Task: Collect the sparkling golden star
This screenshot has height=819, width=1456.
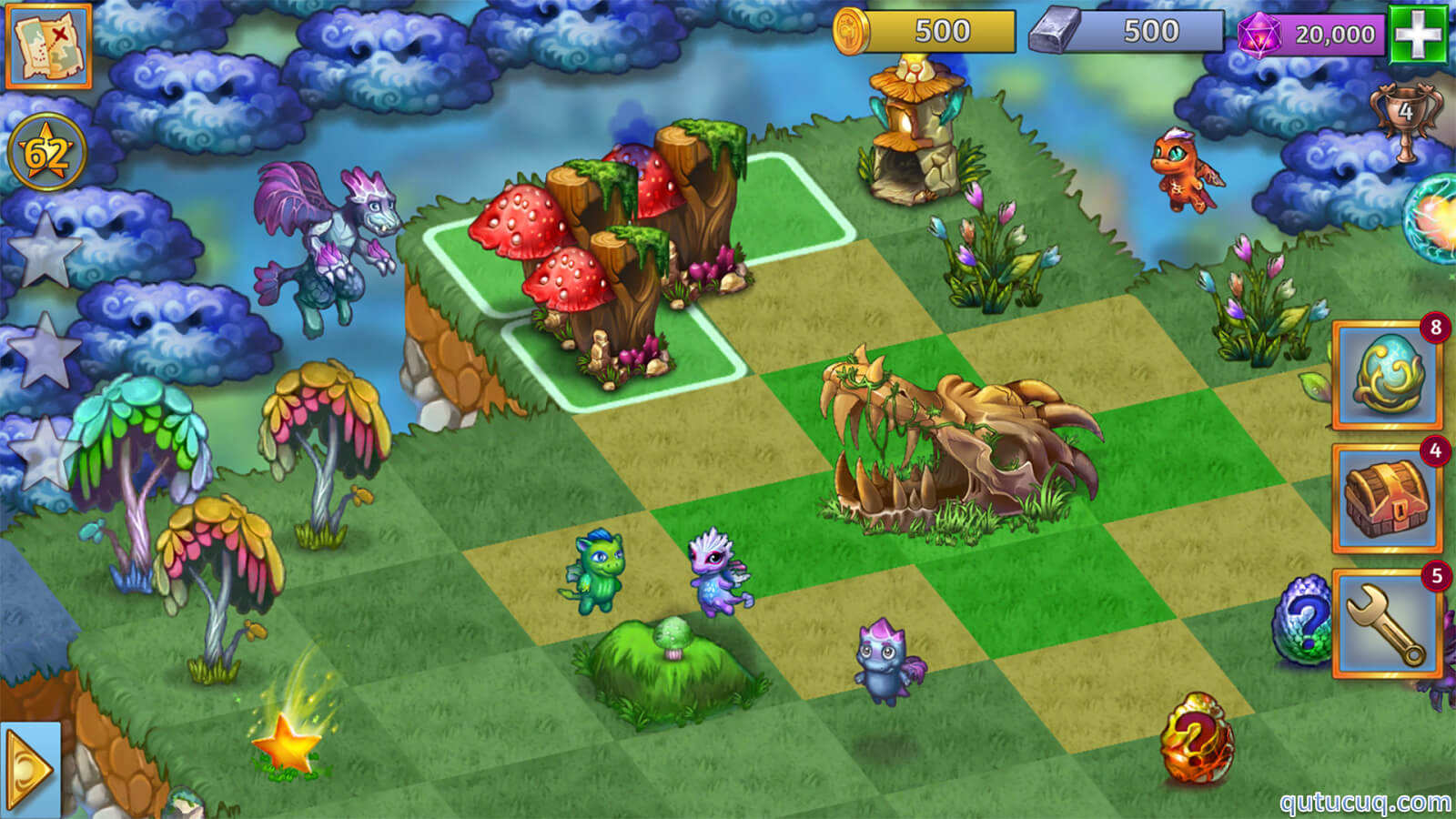Action: click(287, 746)
